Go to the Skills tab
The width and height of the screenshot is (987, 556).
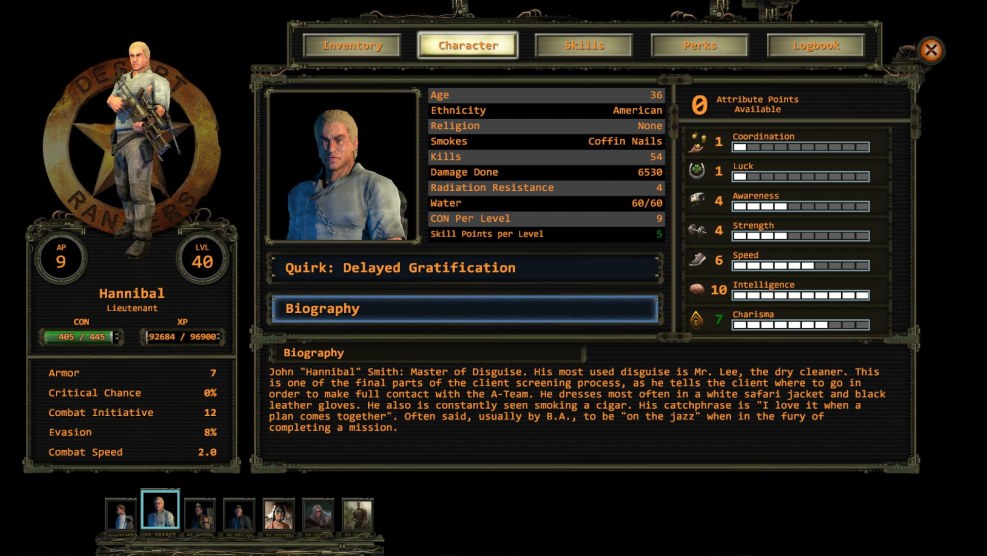tap(584, 46)
